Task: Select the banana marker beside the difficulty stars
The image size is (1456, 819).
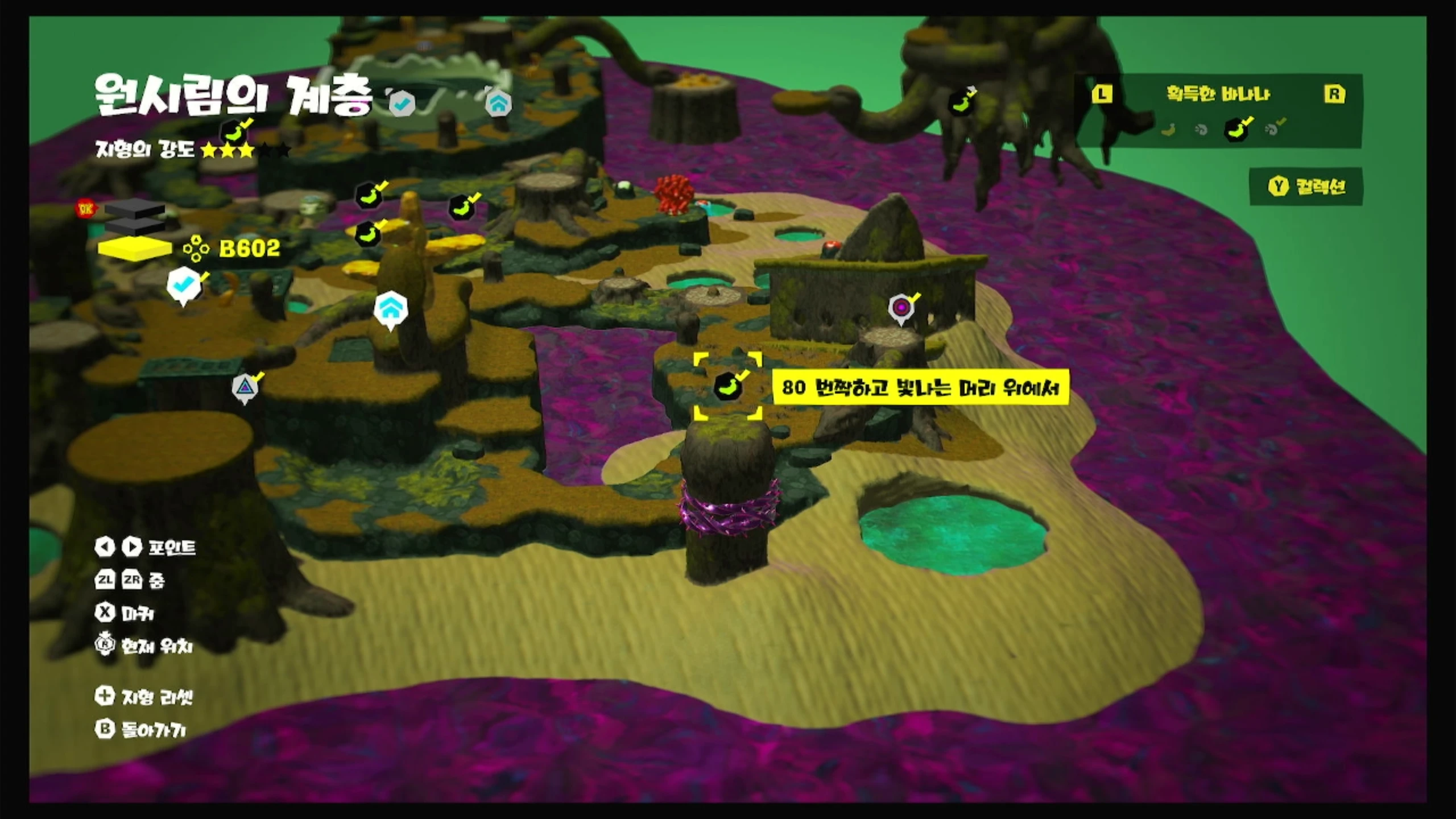Action: tap(234, 133)
